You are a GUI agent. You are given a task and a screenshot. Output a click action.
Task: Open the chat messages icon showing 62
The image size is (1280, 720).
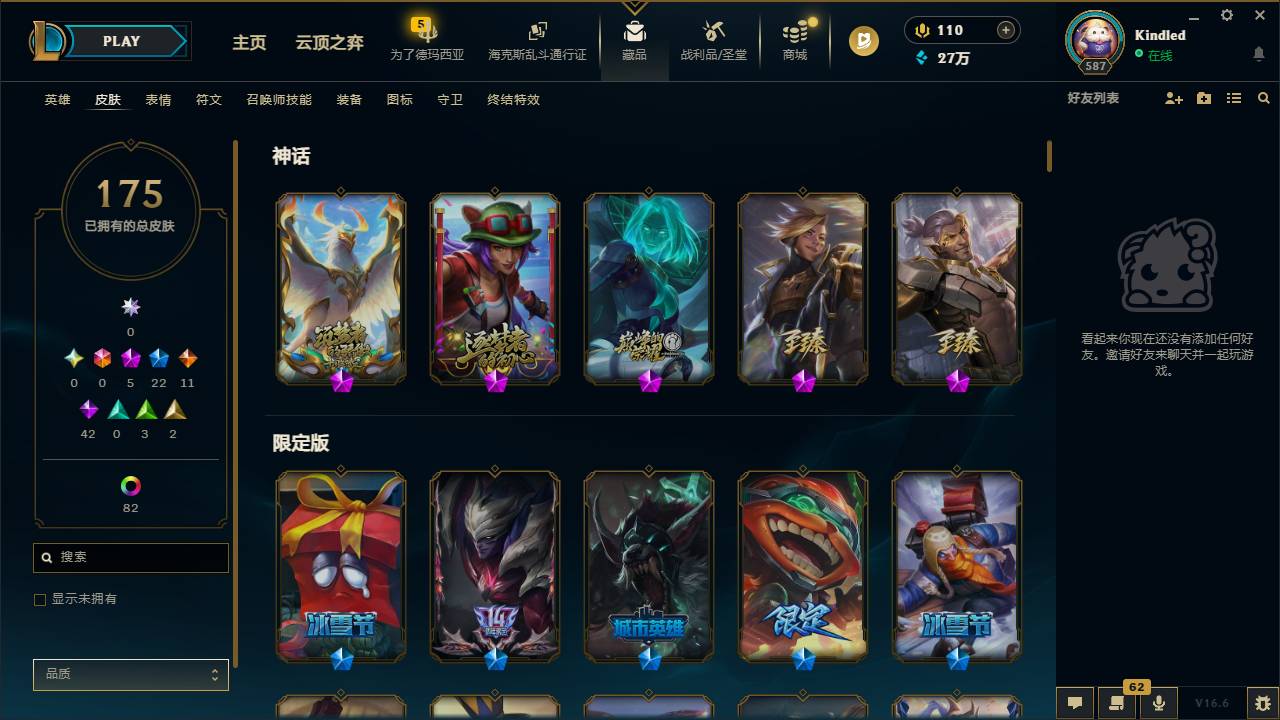coord(1117,702)
